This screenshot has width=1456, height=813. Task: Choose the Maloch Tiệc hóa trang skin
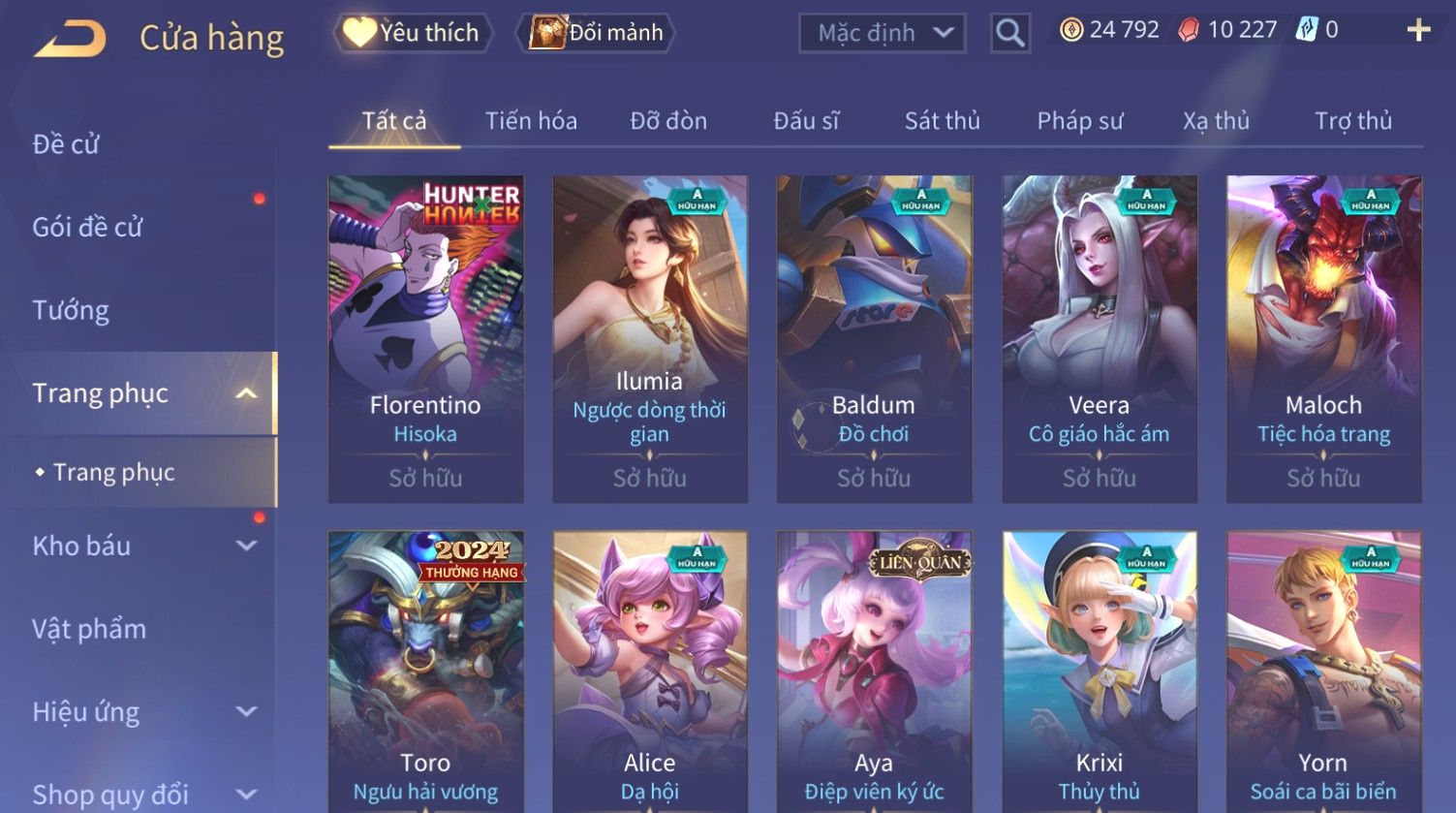pos(1323,338)
